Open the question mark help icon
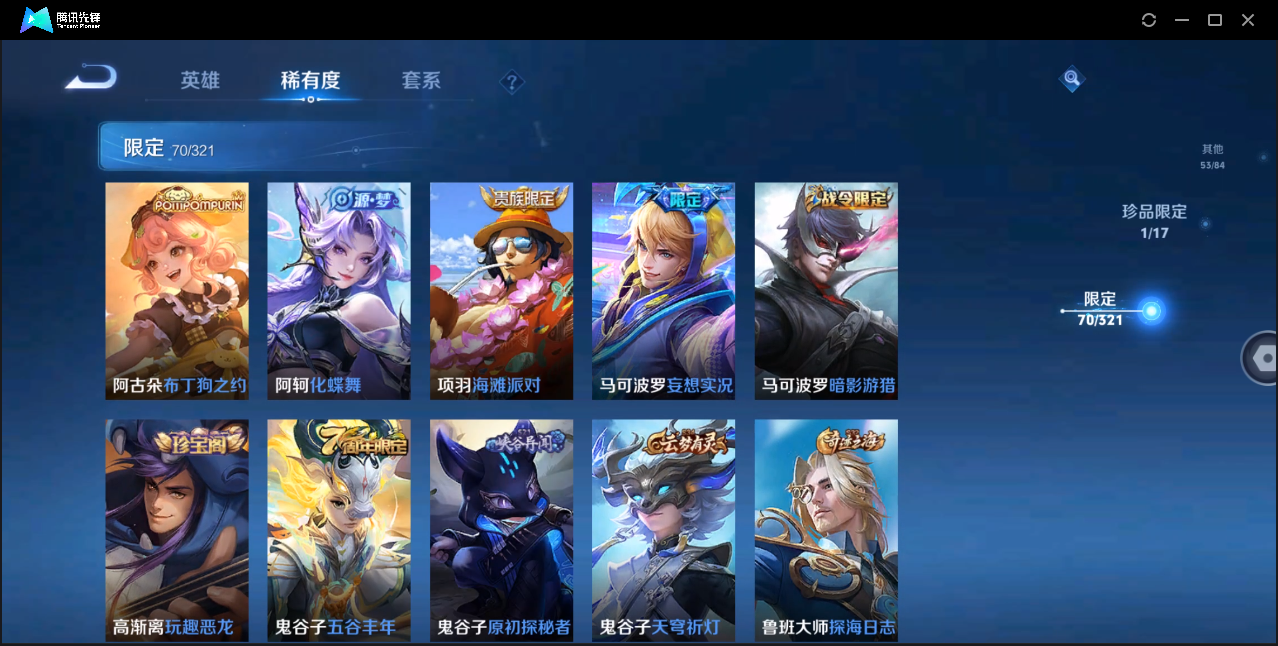 (x=512, y=82)
